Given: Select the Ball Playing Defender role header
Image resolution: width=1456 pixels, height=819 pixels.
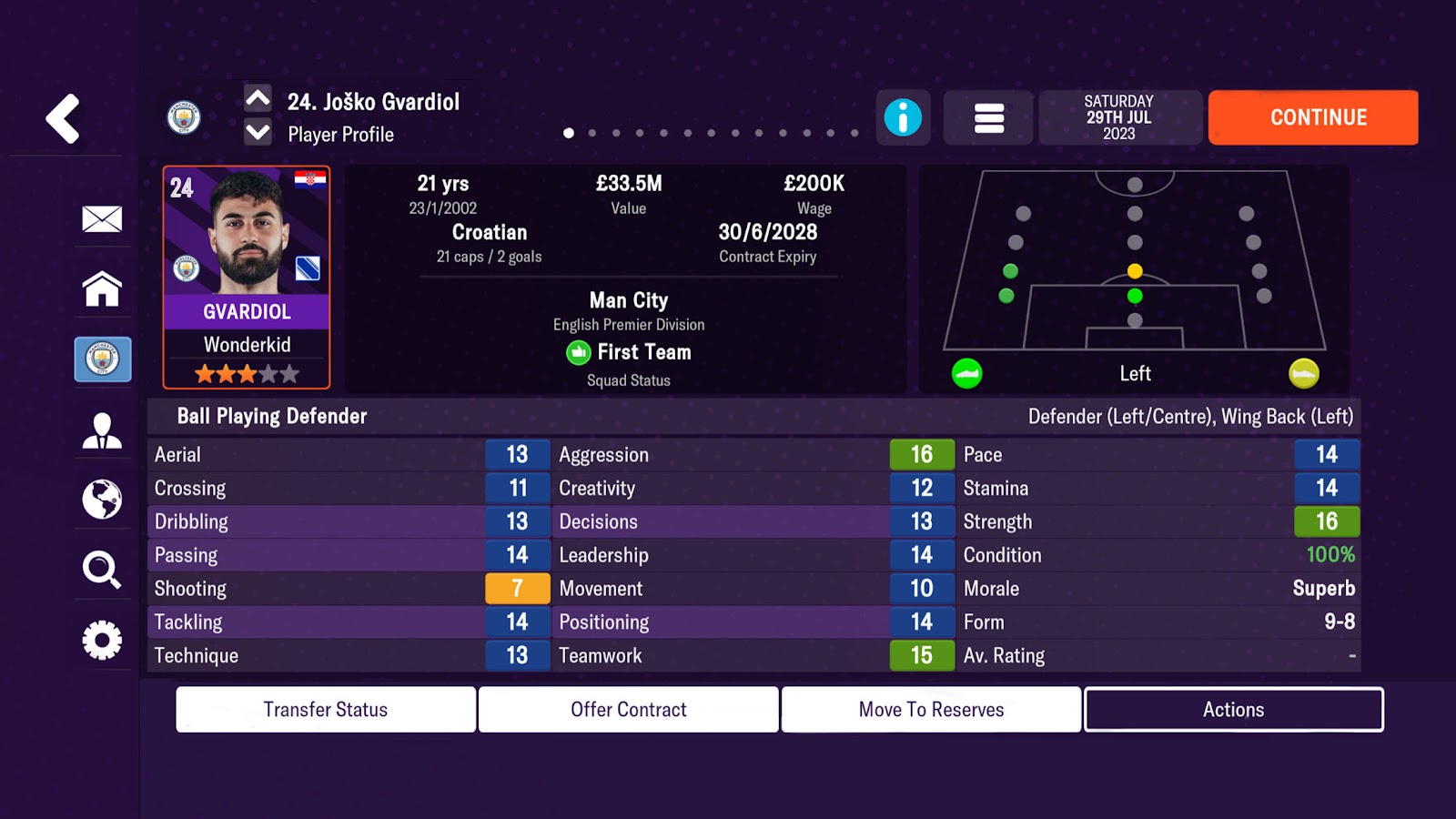Looking at the screenshot, I should point(272,417).
